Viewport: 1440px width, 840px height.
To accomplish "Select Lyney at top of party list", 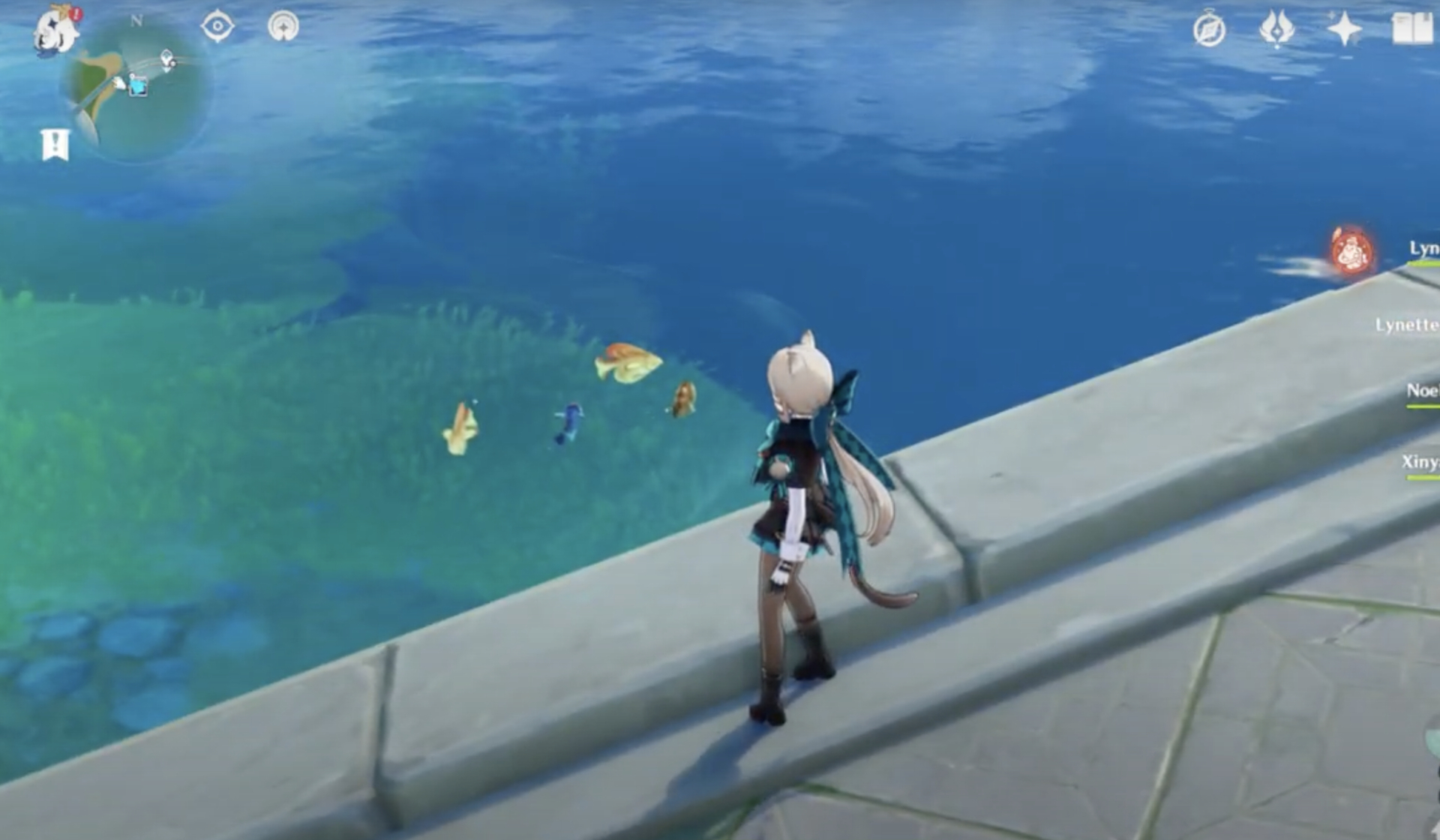I will [1424, 247].
